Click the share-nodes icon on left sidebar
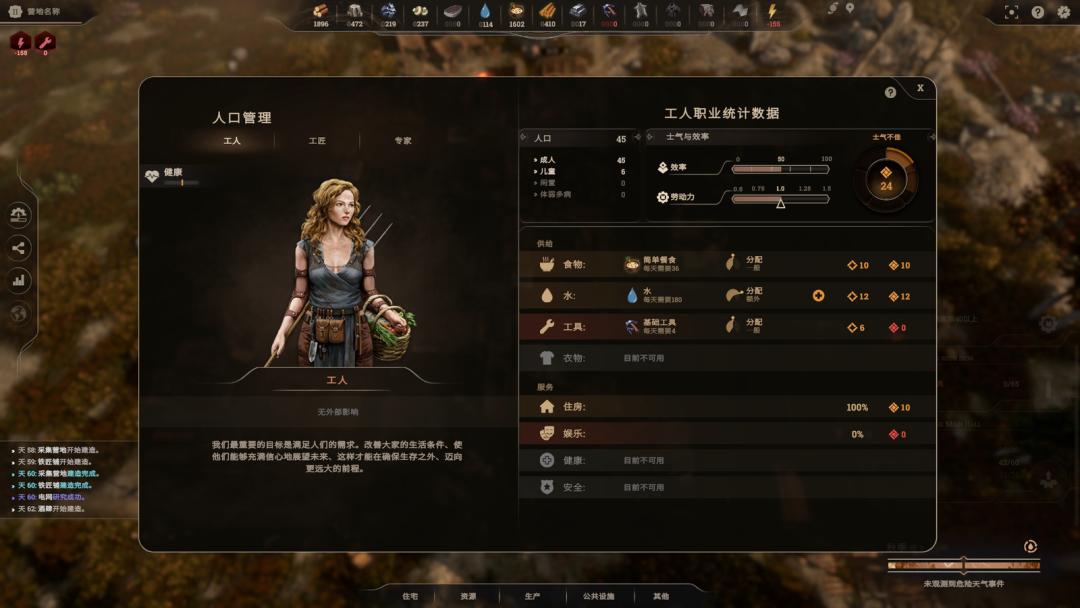The height and width of the screenshot is (608, 1080). (19, 248)
